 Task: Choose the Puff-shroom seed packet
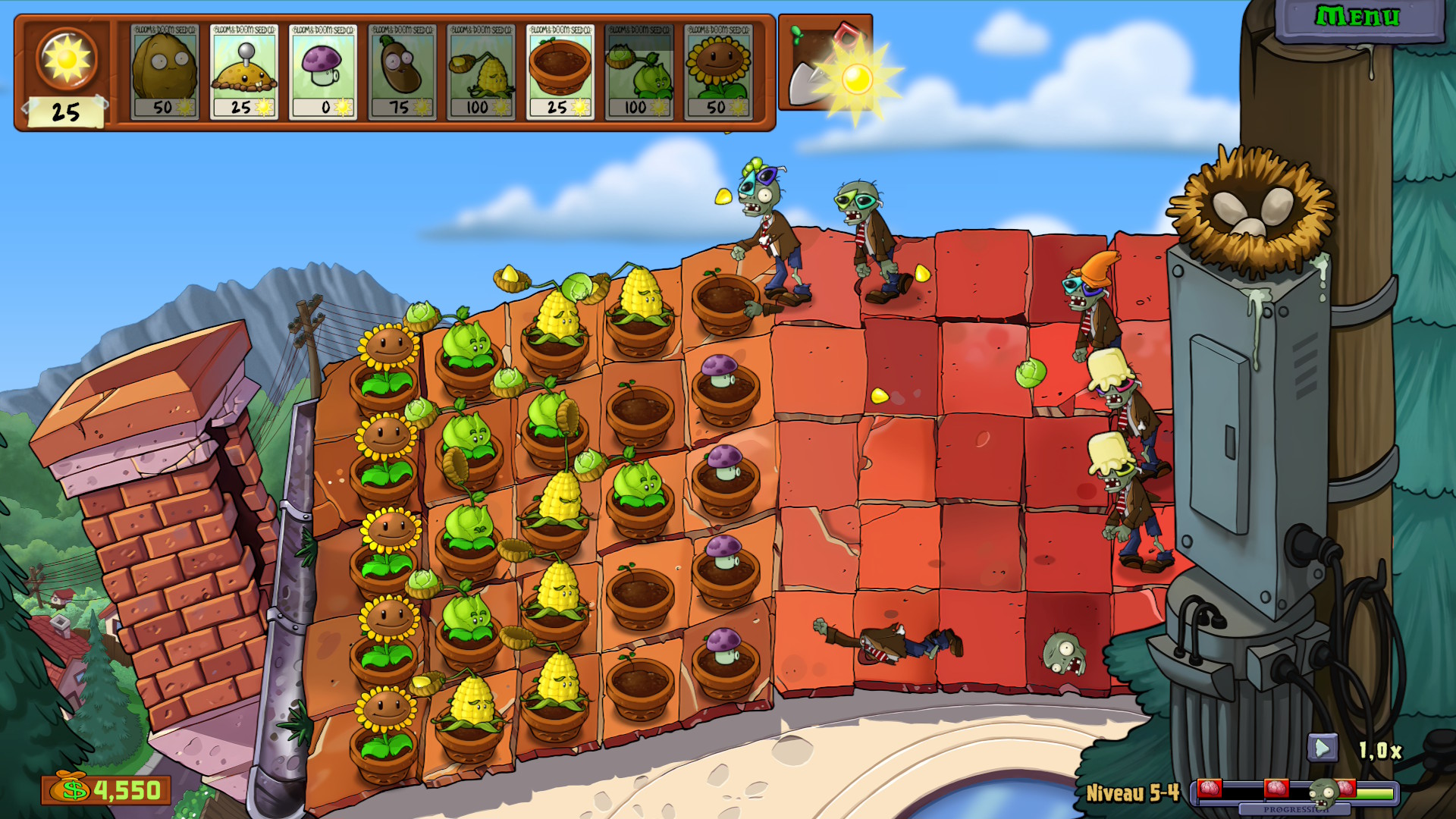coord(323,72)
